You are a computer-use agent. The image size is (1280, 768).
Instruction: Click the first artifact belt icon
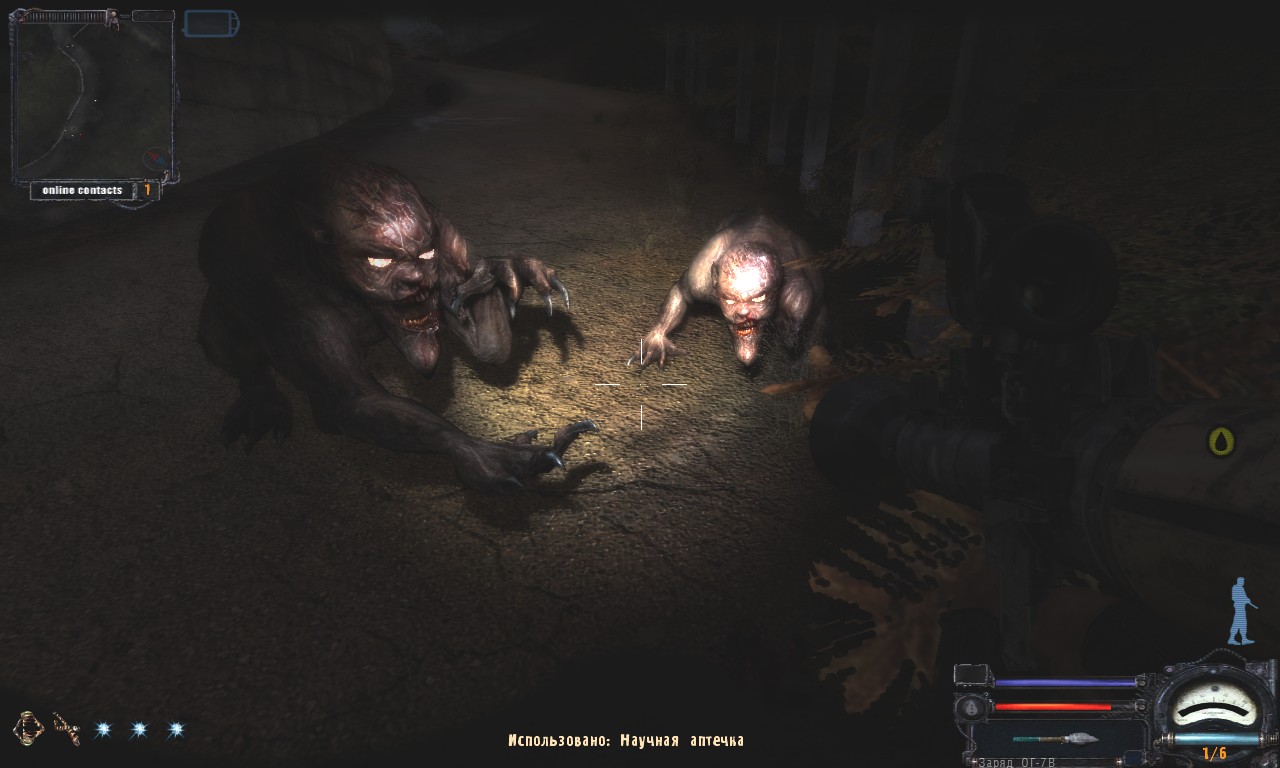click(x=29, y=728)
